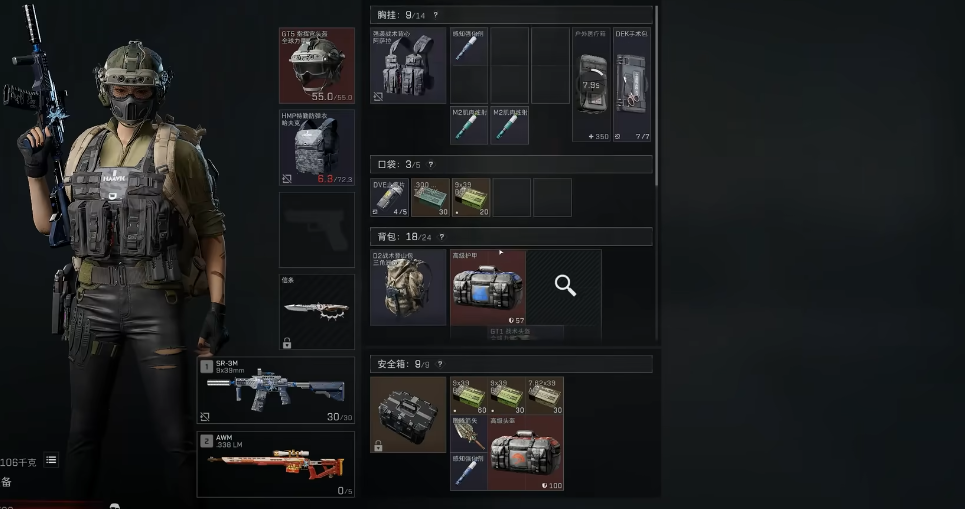965x509 pixels.
Task: Toggle the list icon beside weight readout
Action: [x=51, y=459]
